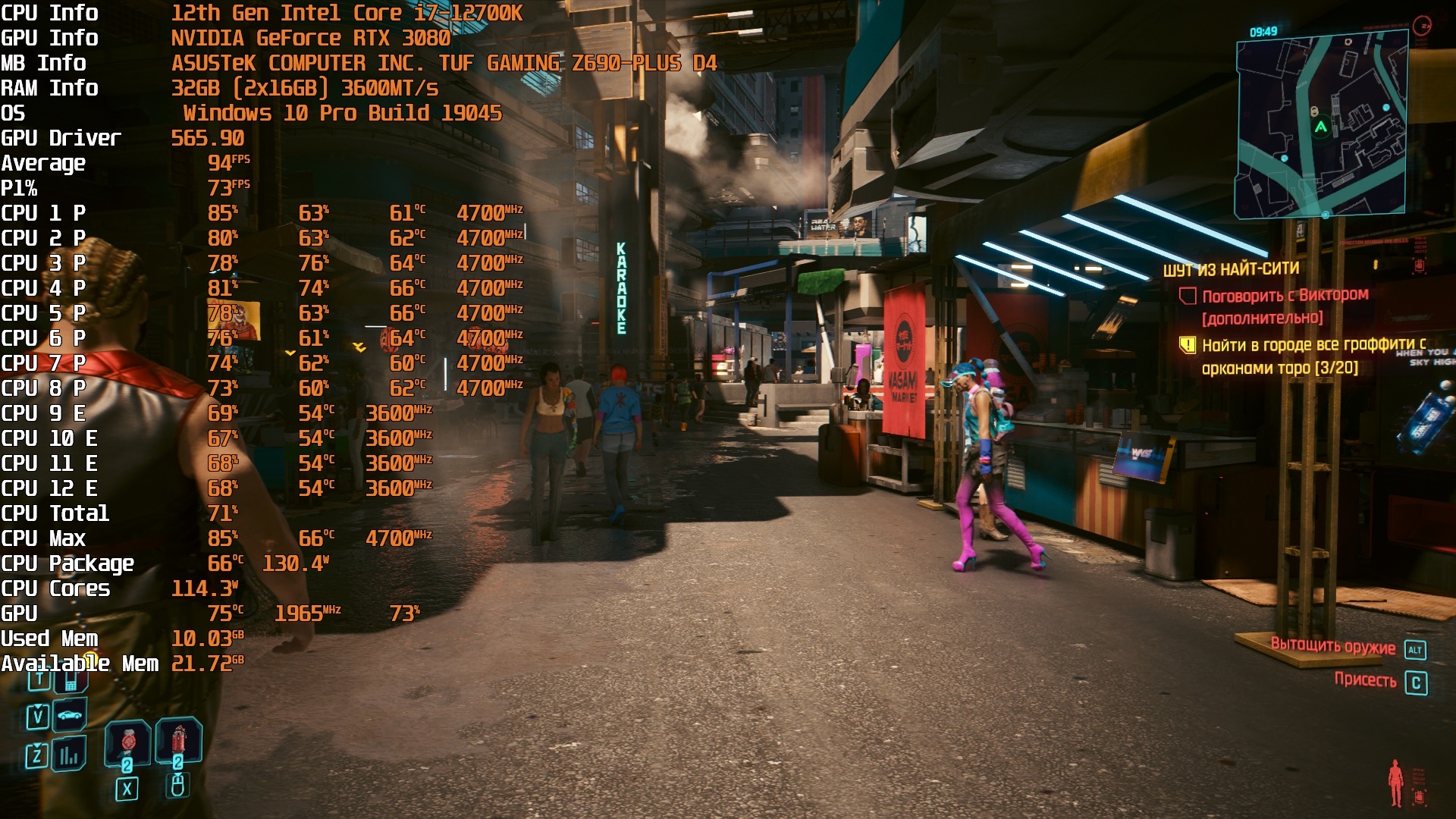
Task: Track the tarot graffiti objective
Action: pyautogui.click(x=1313, y=346)
